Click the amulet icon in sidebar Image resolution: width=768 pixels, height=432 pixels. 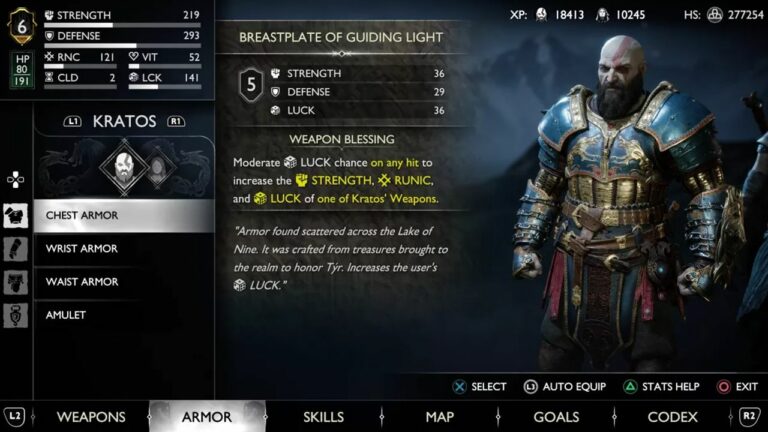click(x=16, y=315)
